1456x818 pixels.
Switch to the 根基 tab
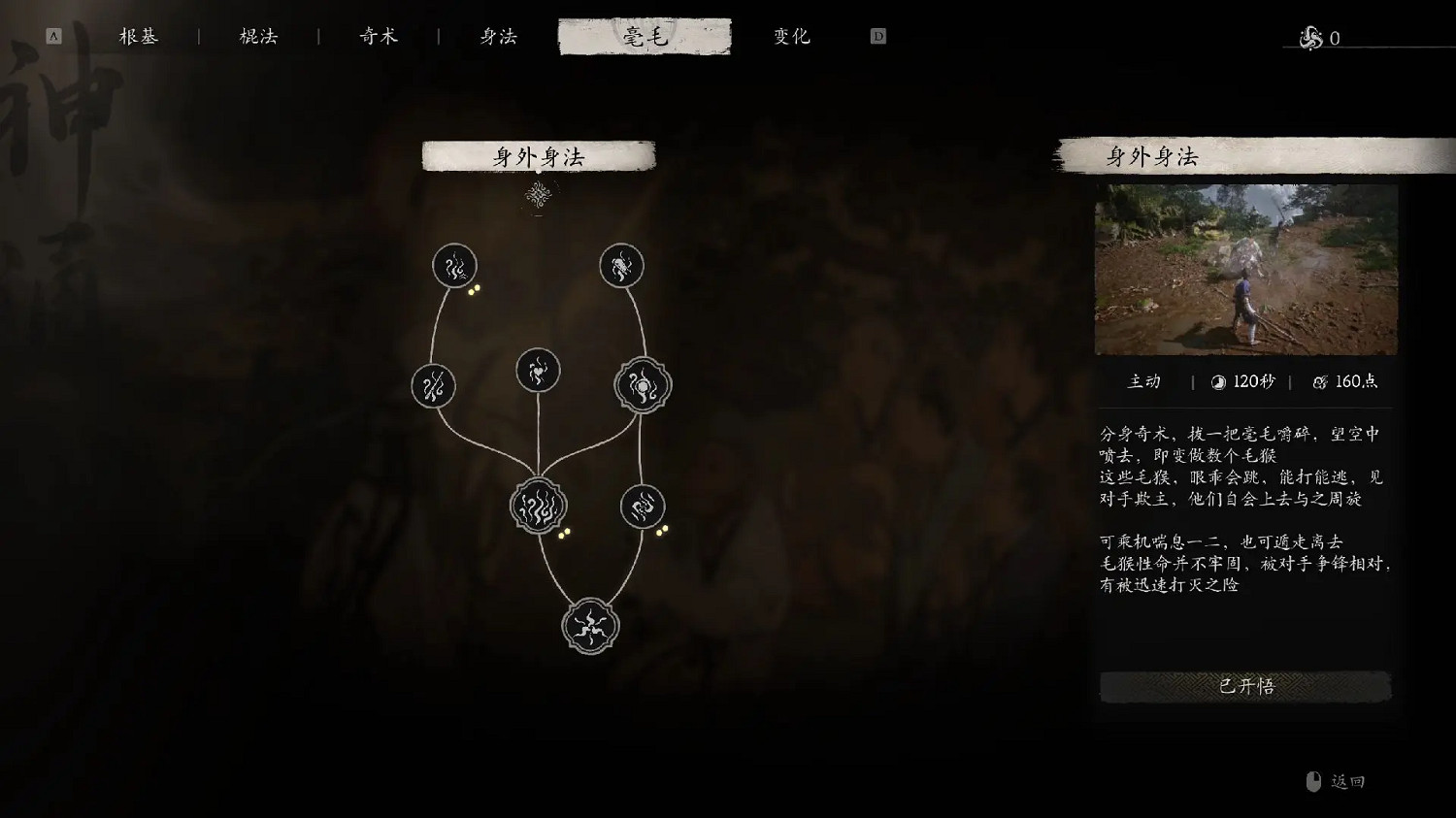click(x=137, y=36)
